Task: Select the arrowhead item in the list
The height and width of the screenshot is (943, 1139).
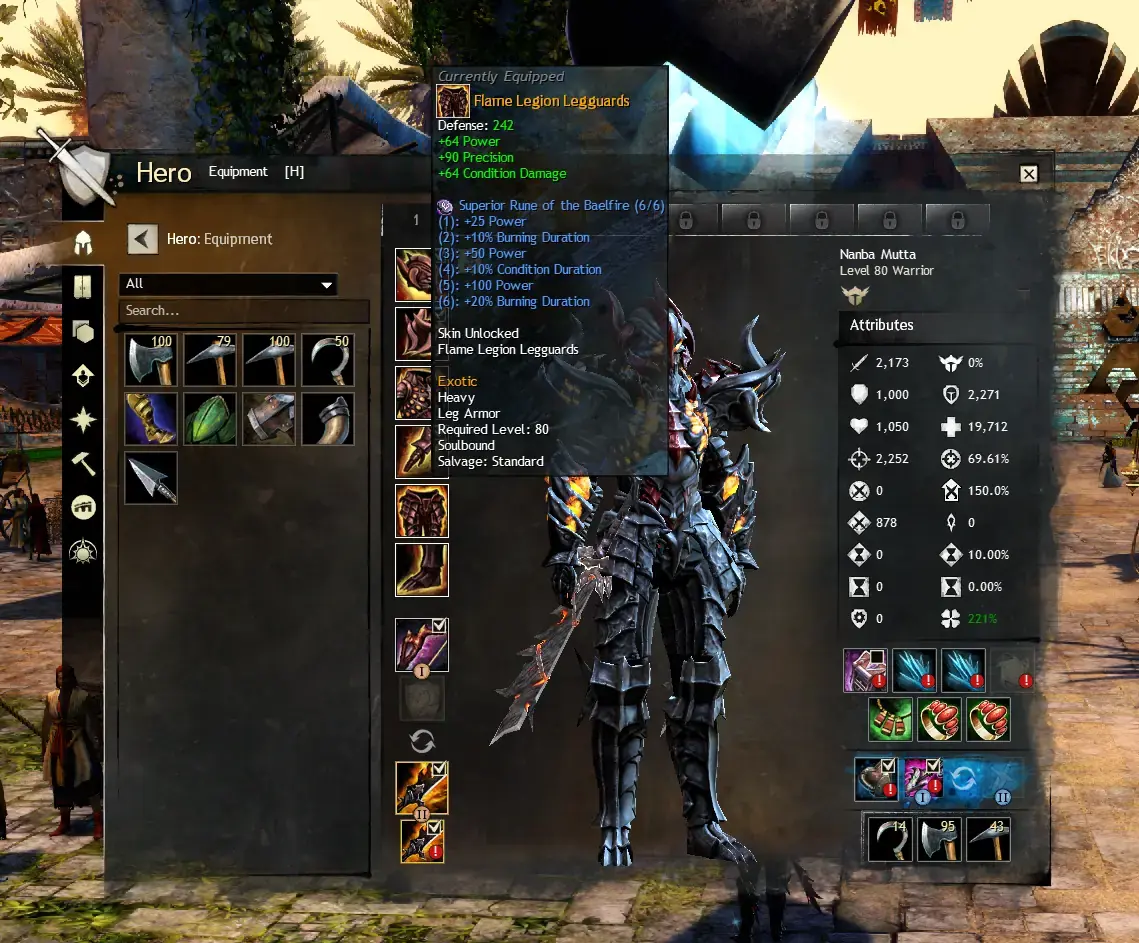Action: 151,478
